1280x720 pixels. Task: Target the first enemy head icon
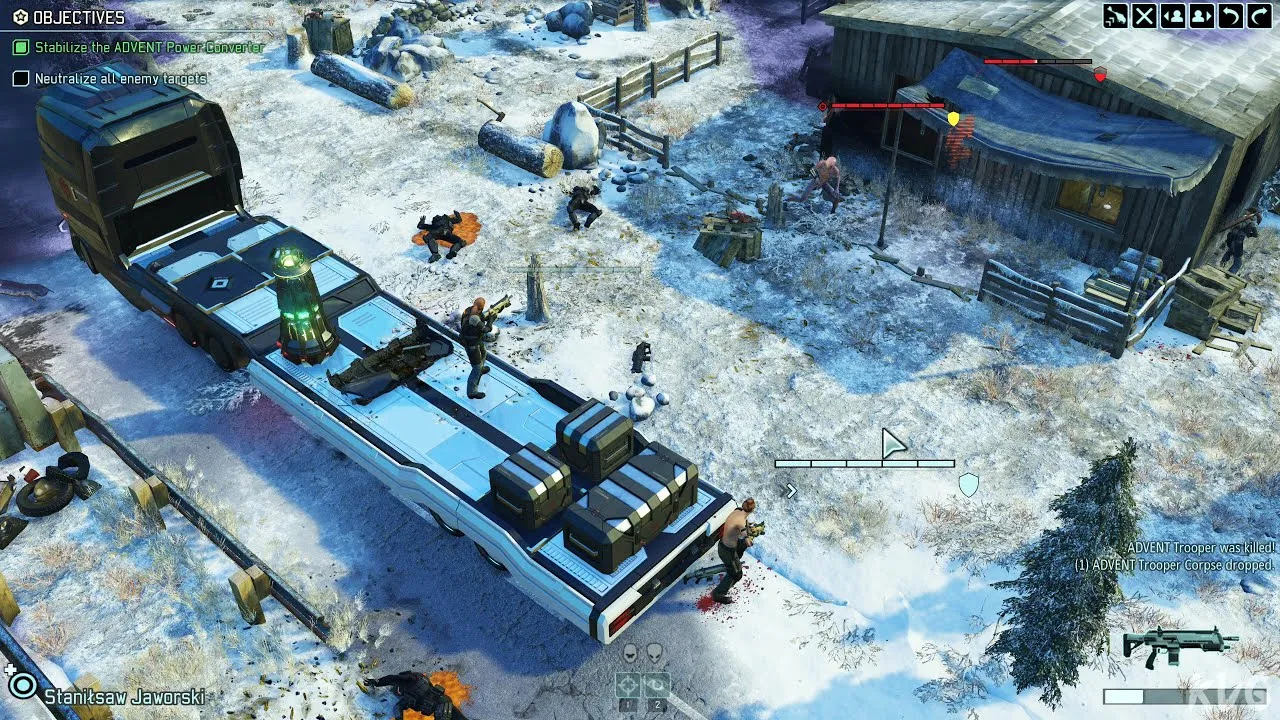pyautogui.click(x=630, y=654)
